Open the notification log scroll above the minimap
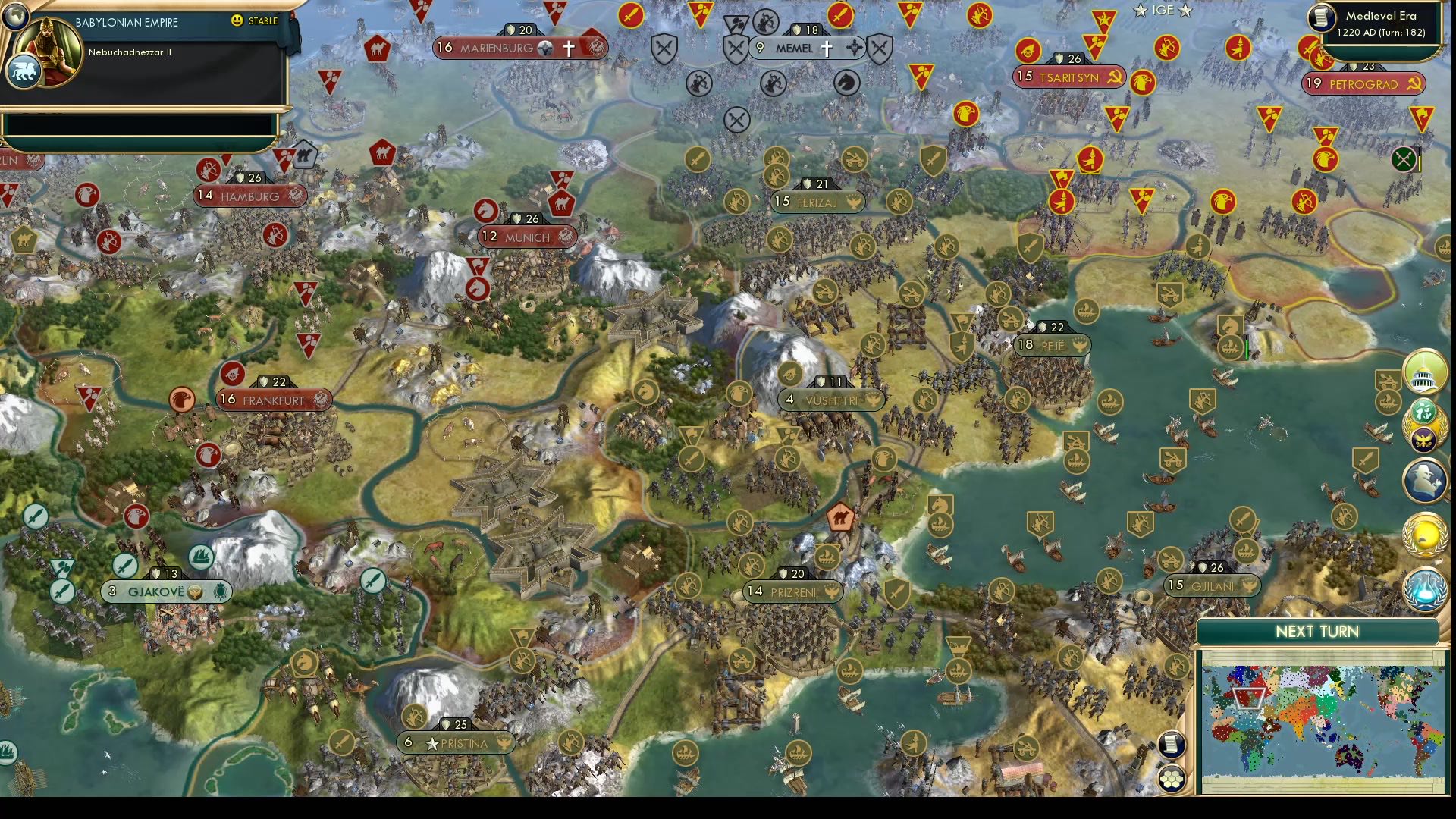The height and width of the screenshot is (819, 1456). click(x=1171, y=745)
